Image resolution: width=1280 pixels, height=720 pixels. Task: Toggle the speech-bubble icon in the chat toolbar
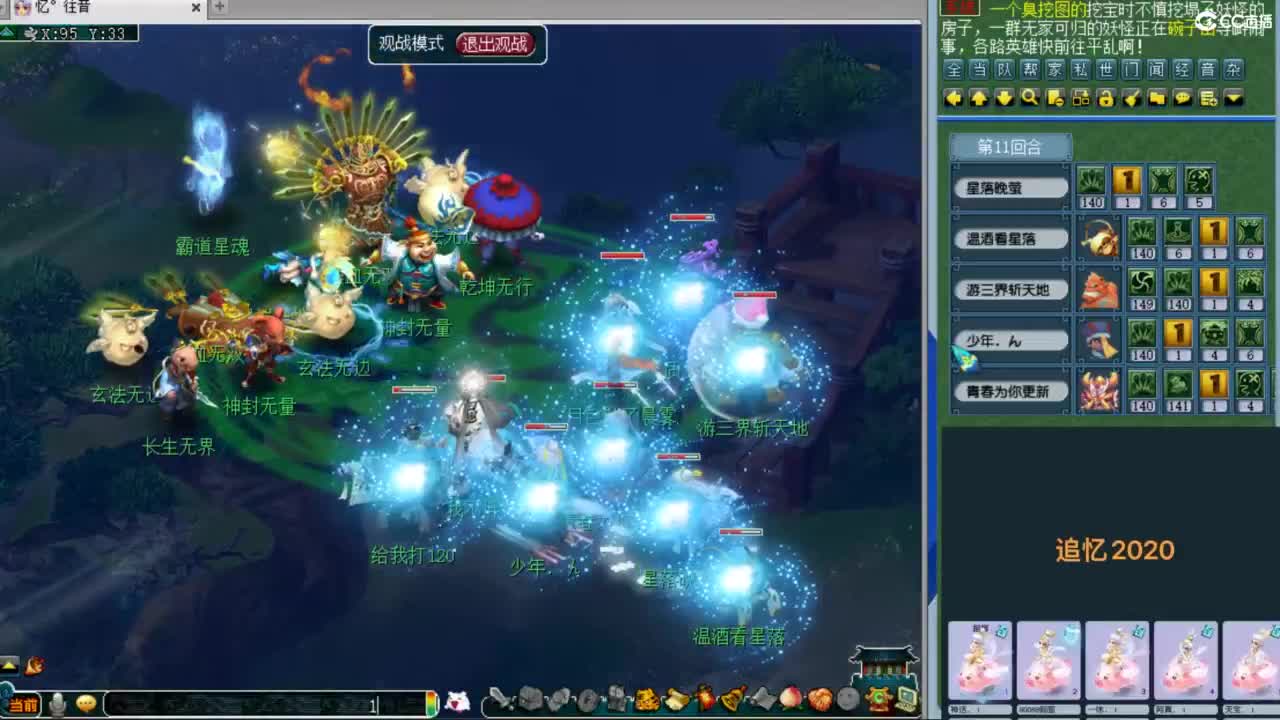coord(1183,99)
